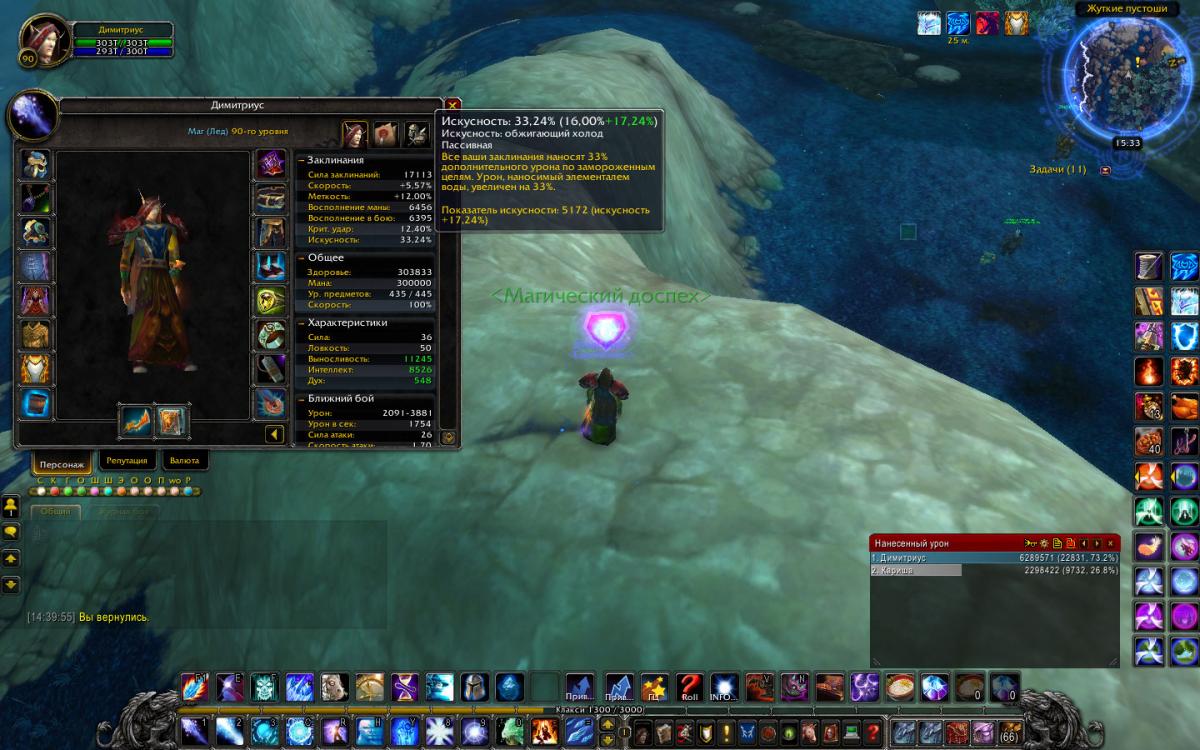Close the character sheet window
The height and width of the screenshot is (750, 1200).
pyautogui.click(x=453, y=105)
